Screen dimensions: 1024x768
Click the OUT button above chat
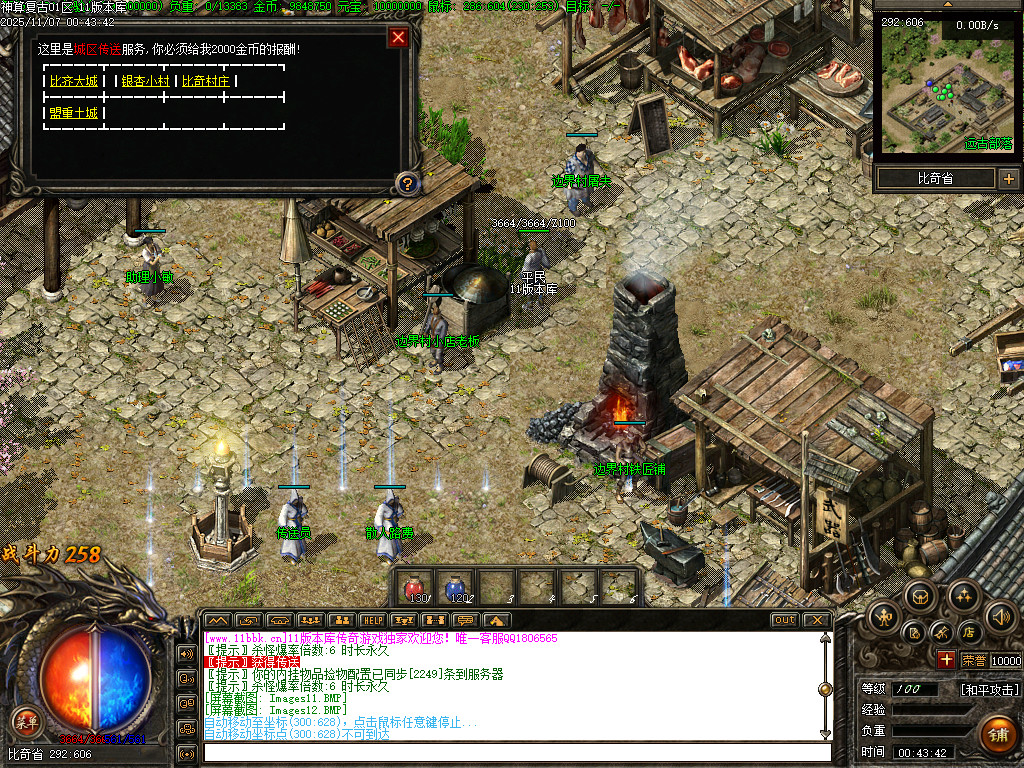coord(785,620)
